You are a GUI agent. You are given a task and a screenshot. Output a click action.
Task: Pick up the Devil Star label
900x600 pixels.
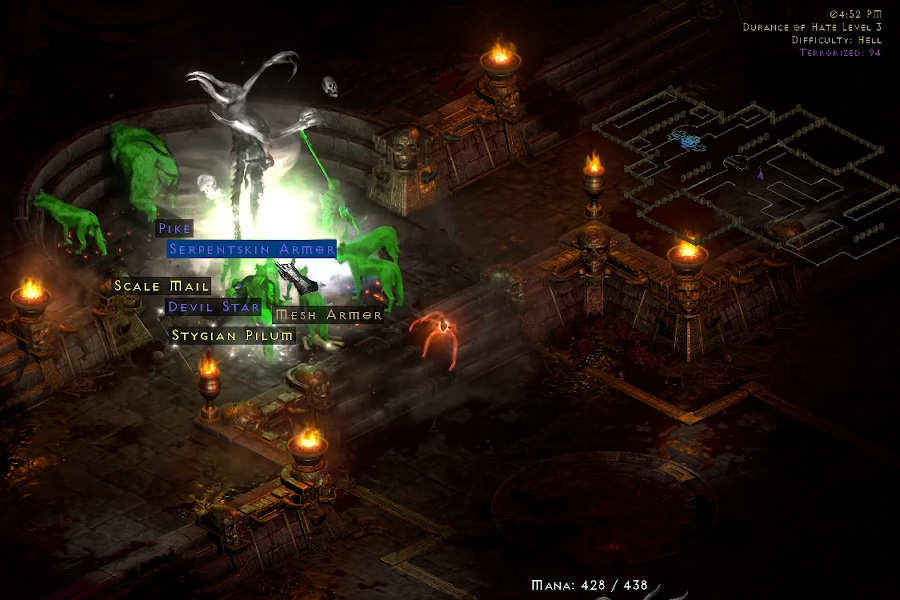pos(214,307)
